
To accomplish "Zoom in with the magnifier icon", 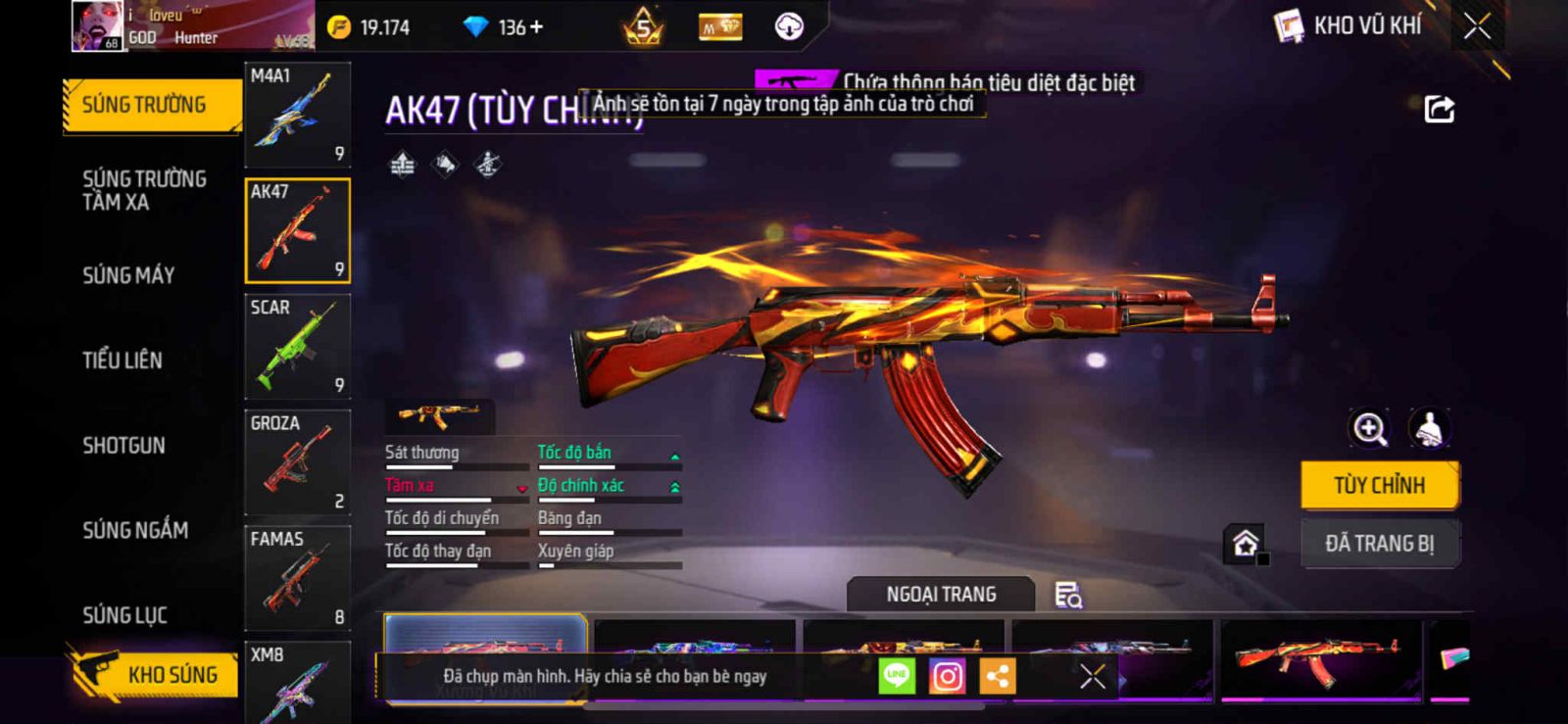I will click(1369, 428).
